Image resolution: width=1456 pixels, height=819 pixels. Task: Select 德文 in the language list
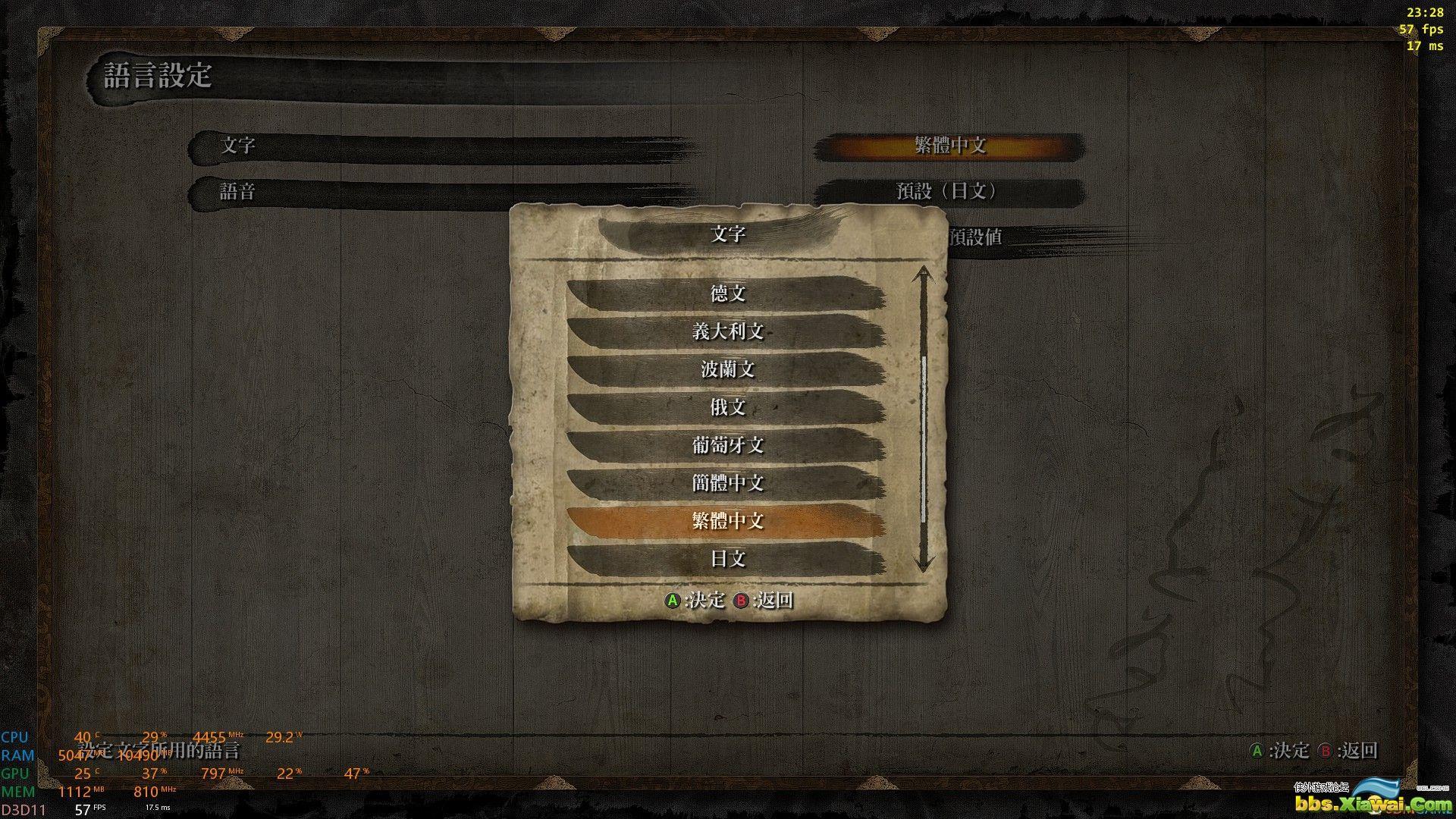coord(726,293)
